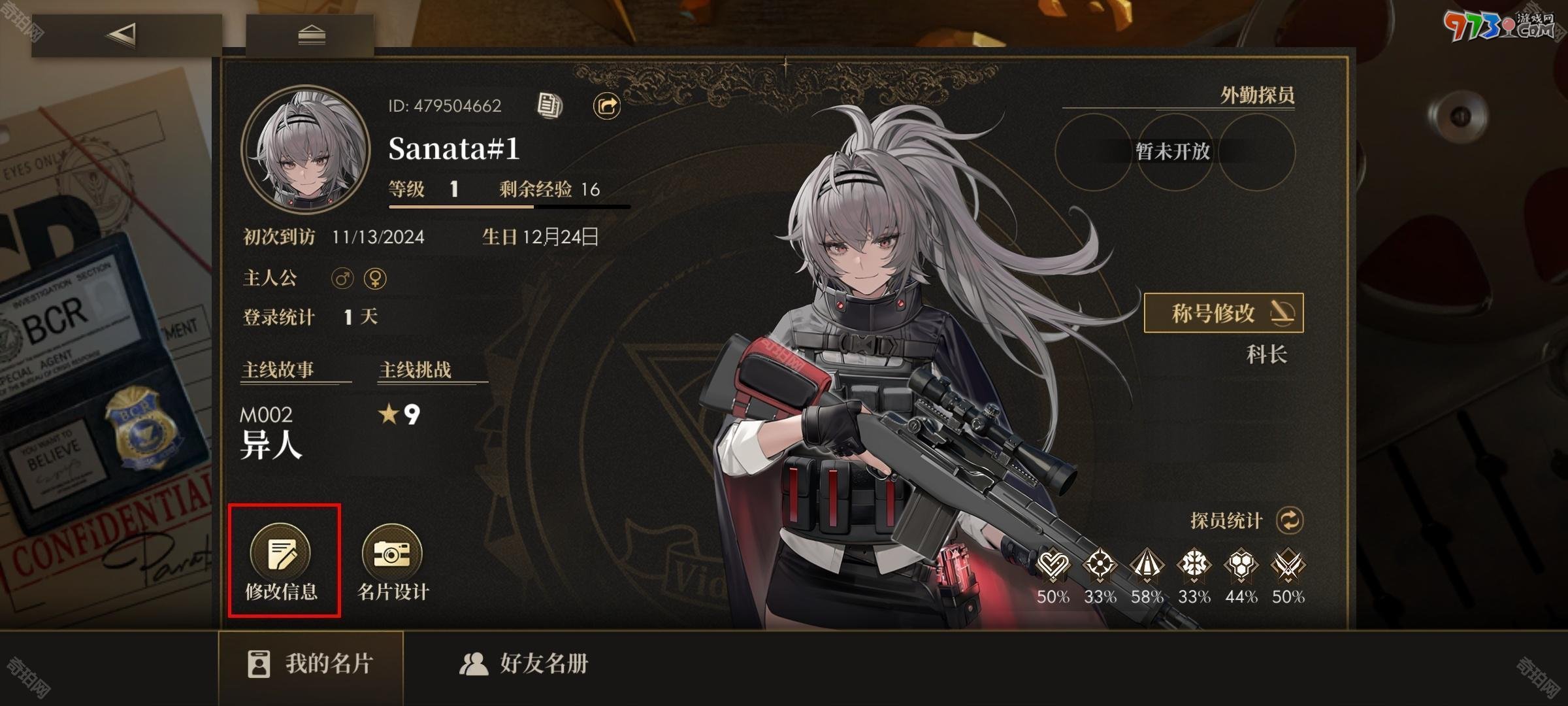Copy the player ID
This screenshot has height=706, width=1568.
tap(549, 105)
